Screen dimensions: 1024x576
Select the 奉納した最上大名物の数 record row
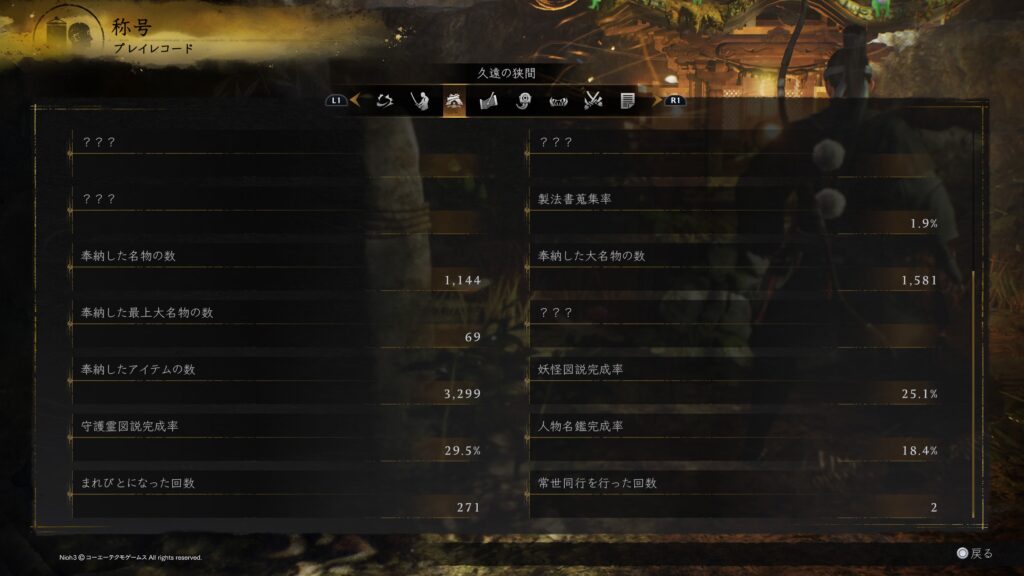pyautogui.click(x=280, y=325)
